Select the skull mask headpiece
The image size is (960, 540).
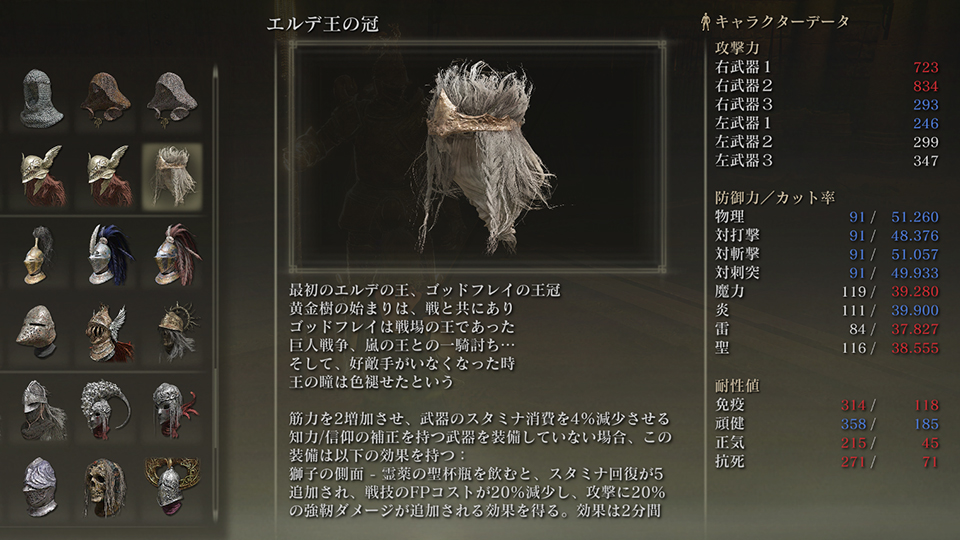(x=106, y=487)
